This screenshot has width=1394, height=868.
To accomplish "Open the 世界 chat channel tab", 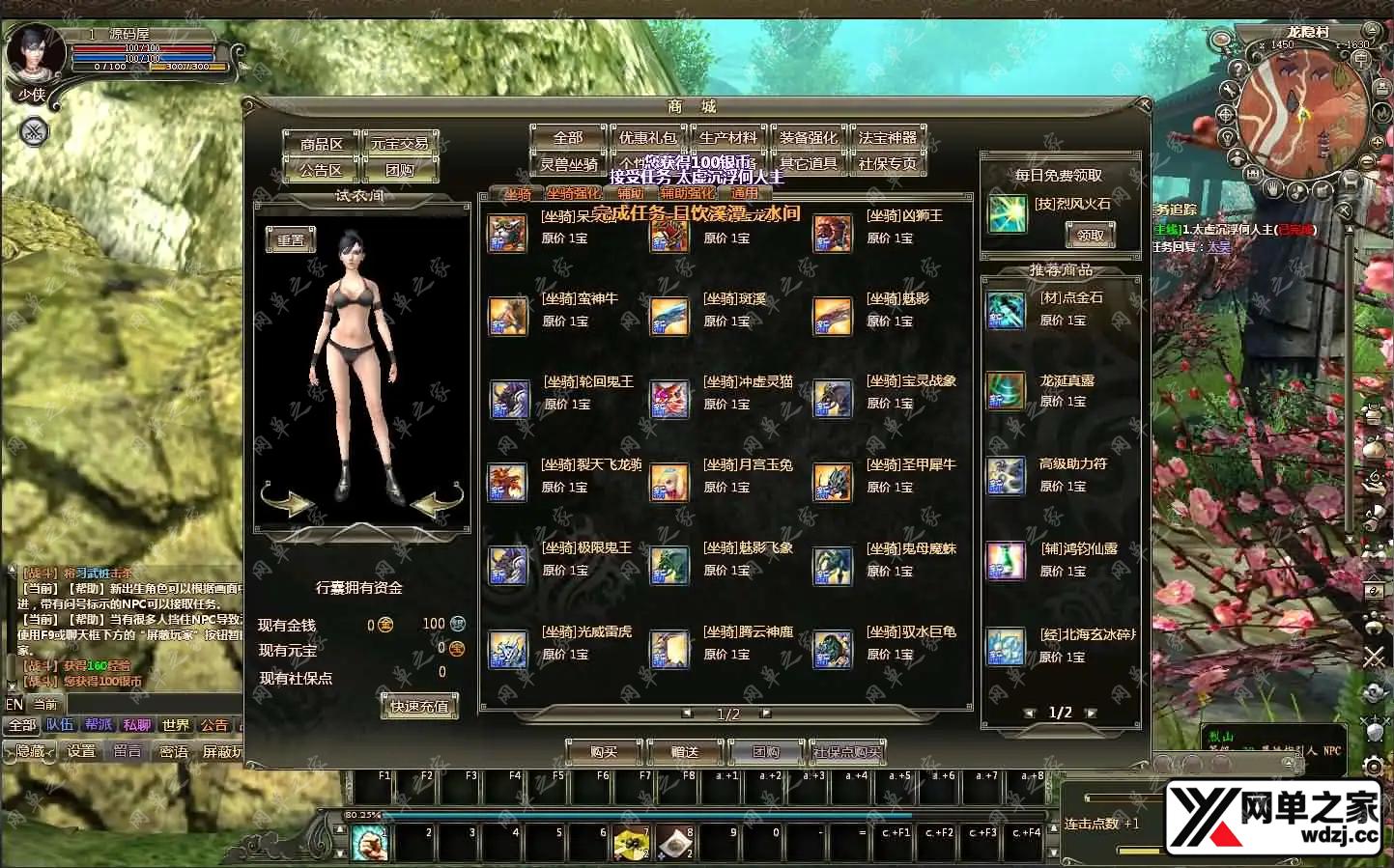I will (176, 725).
